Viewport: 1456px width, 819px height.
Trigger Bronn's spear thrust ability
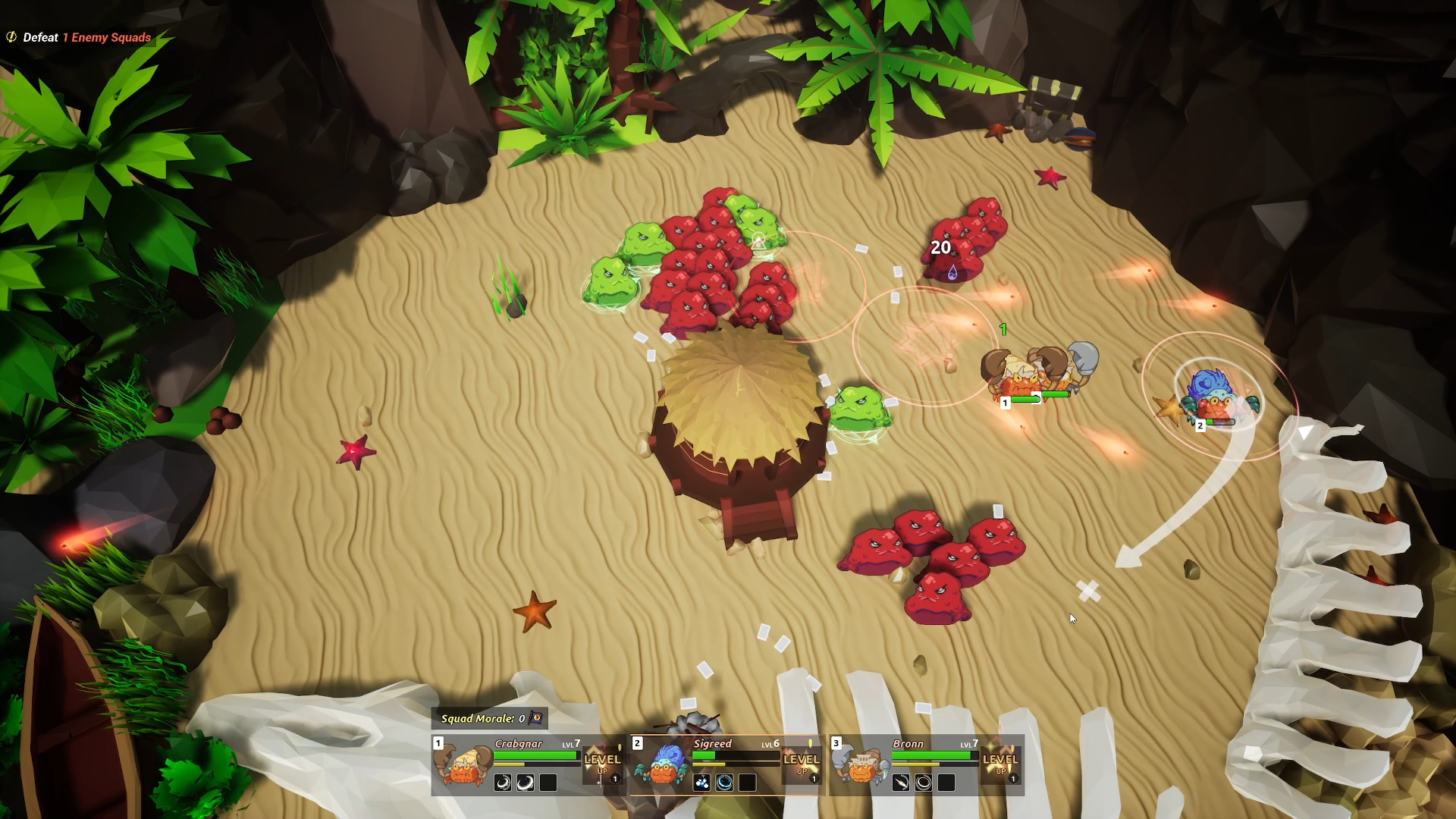coord(901,784)
